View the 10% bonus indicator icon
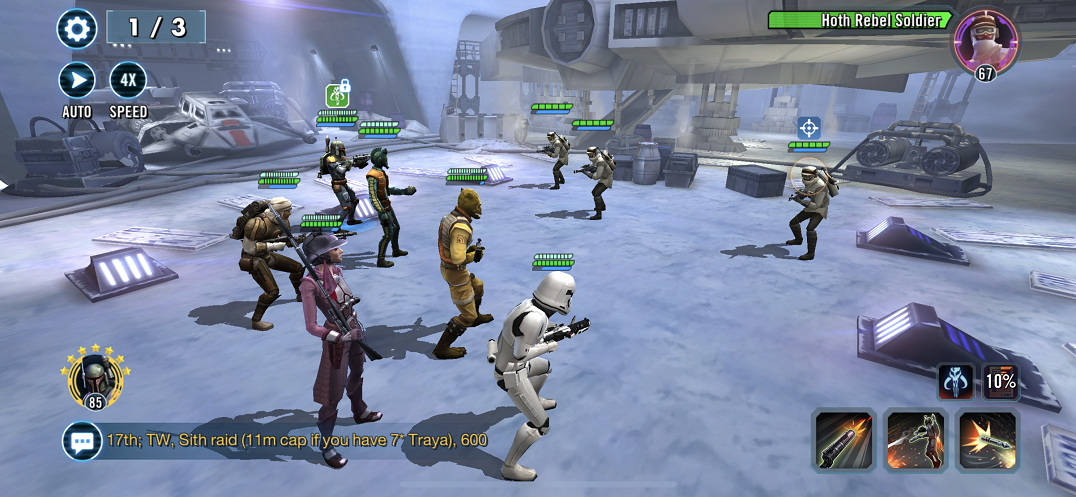This screenshot has width=1076, height=497. 1001,381
